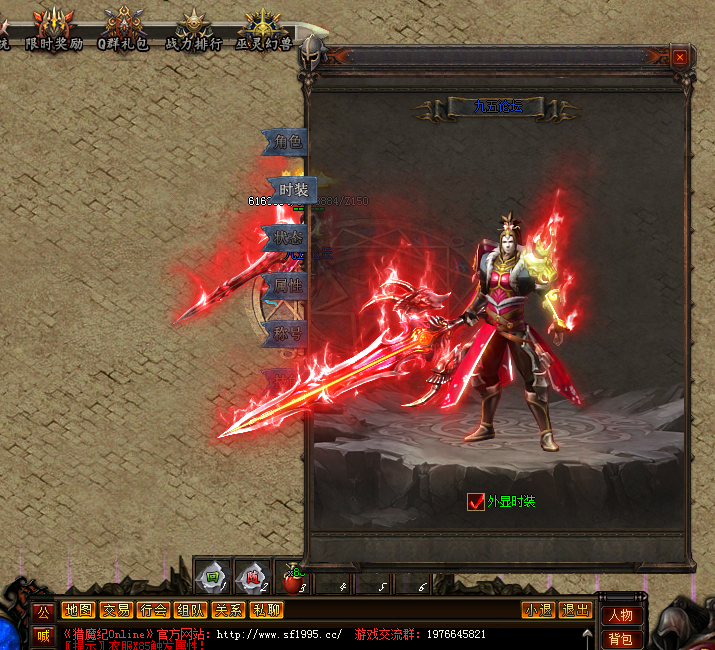Viewport: 715px width, 650px height.
Task: Open the 限时奖励 event icon
Action: [54, 29]
